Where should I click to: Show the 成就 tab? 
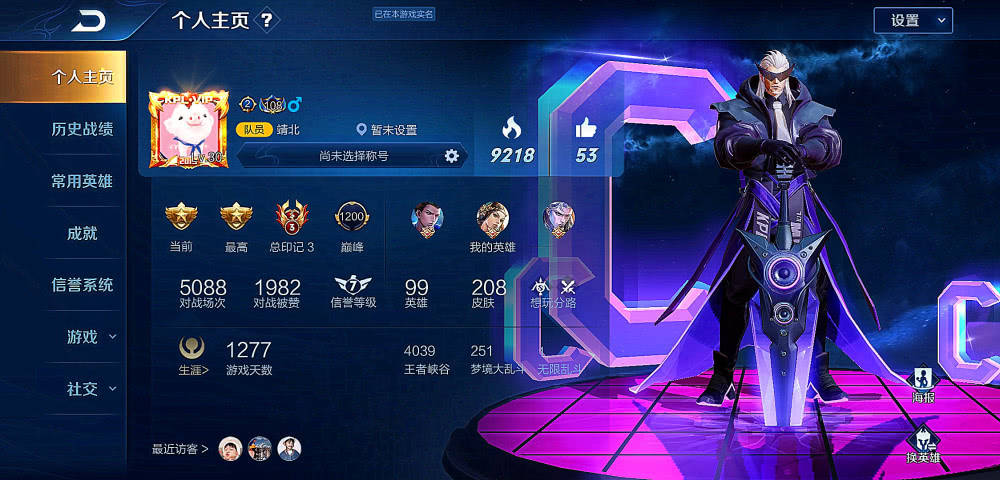point(82,233)
